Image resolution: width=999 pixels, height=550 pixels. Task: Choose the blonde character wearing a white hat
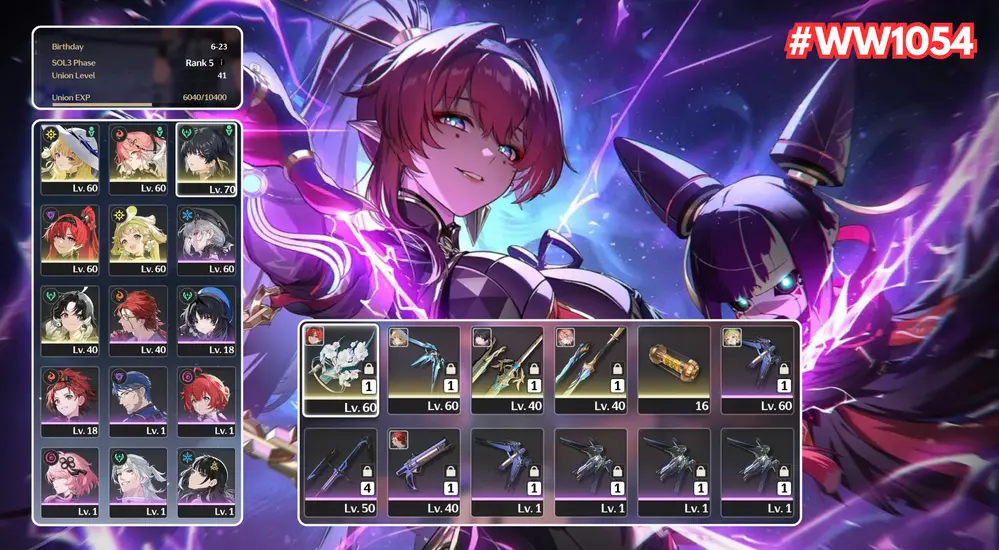(68, 158)
